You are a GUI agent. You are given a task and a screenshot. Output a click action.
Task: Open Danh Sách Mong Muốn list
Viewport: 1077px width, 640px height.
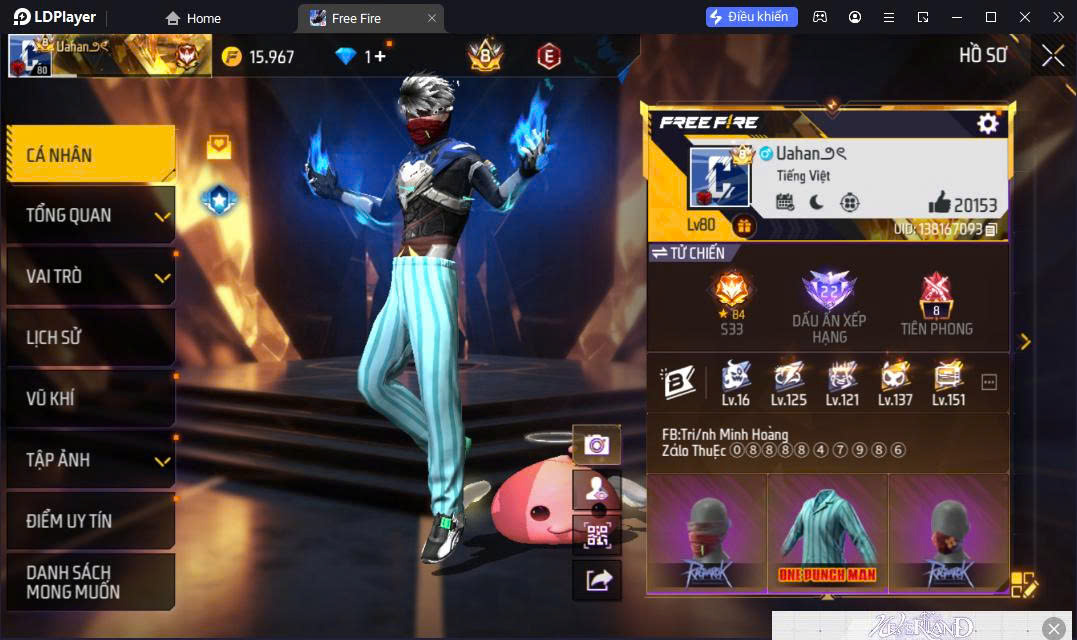pos(90,581)
